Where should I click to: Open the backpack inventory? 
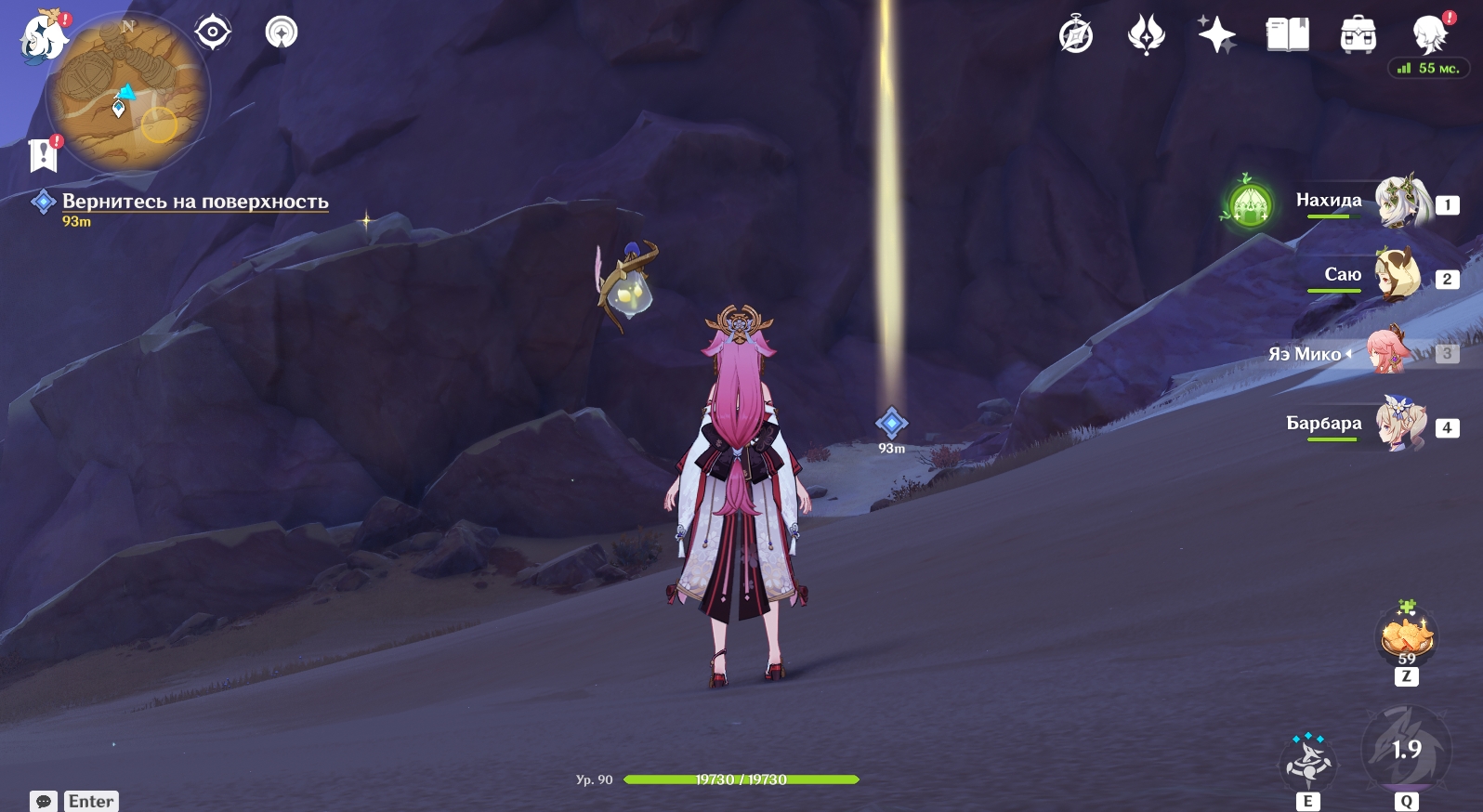[x=1358, y=35]
